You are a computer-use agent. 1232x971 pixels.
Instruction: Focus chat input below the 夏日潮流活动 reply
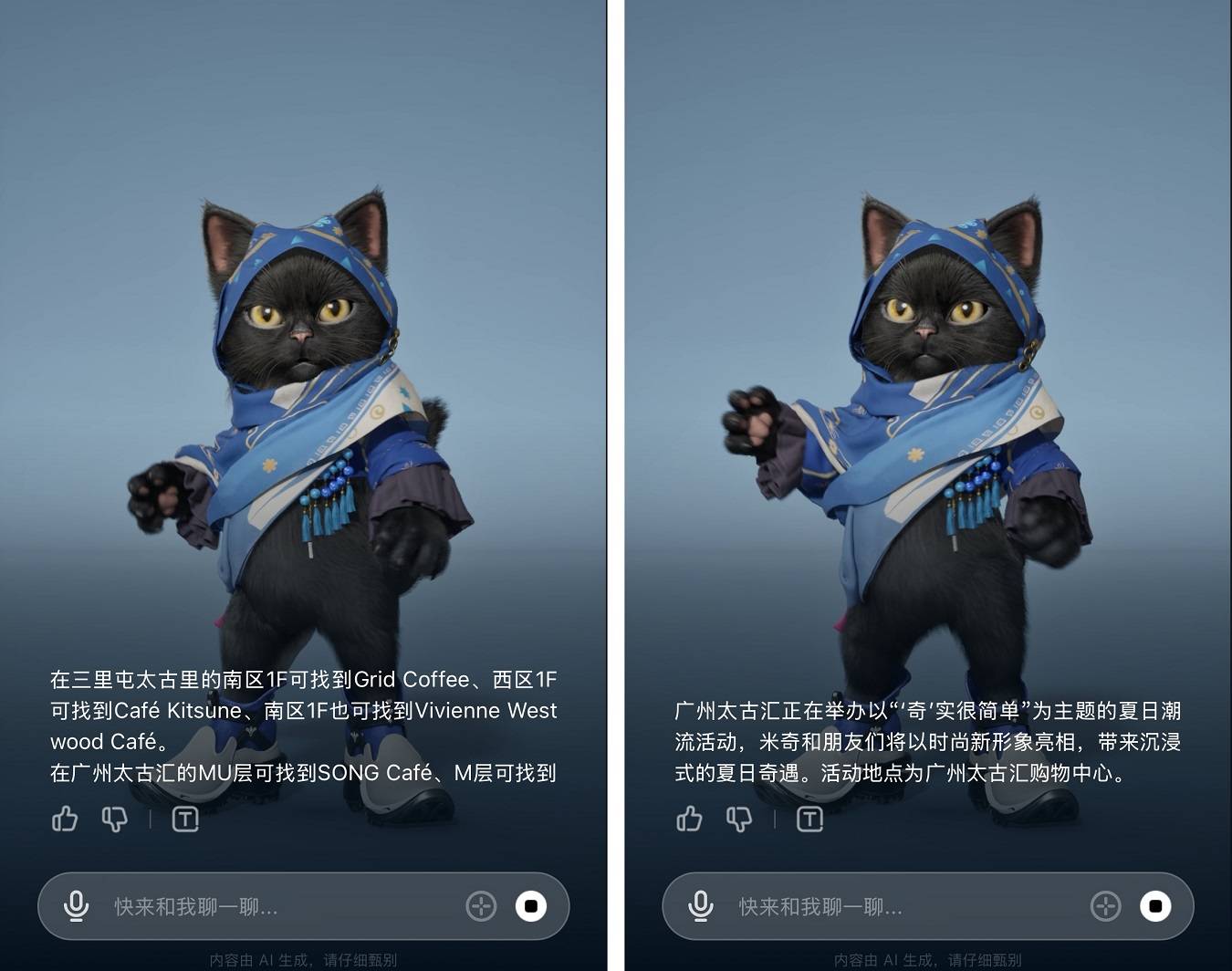[x=899, y=906]
